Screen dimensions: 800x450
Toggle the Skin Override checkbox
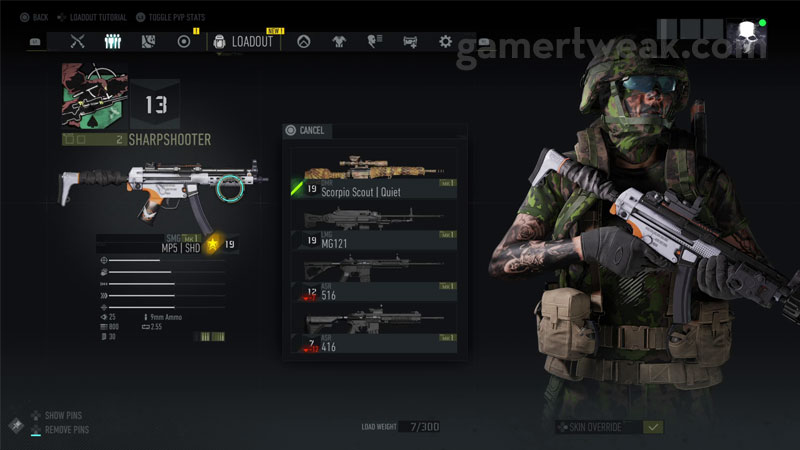[653, 427]
